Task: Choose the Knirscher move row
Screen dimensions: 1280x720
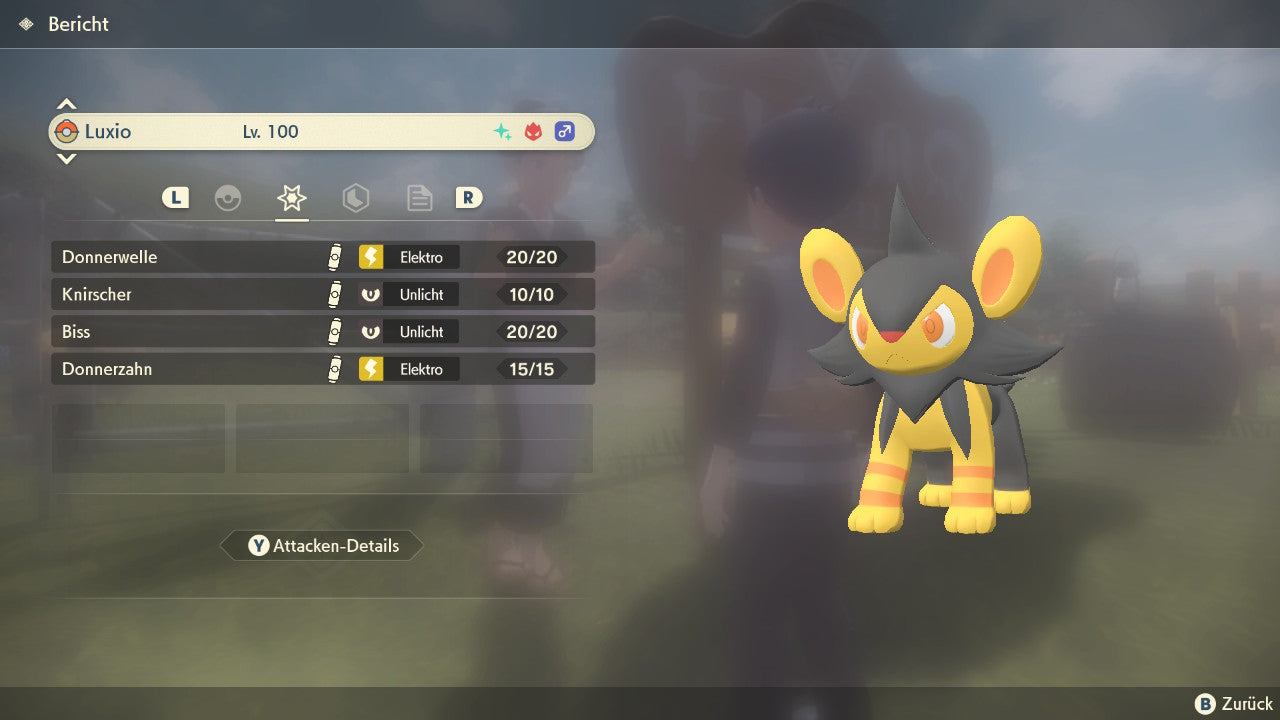Action: pos(322,294)
